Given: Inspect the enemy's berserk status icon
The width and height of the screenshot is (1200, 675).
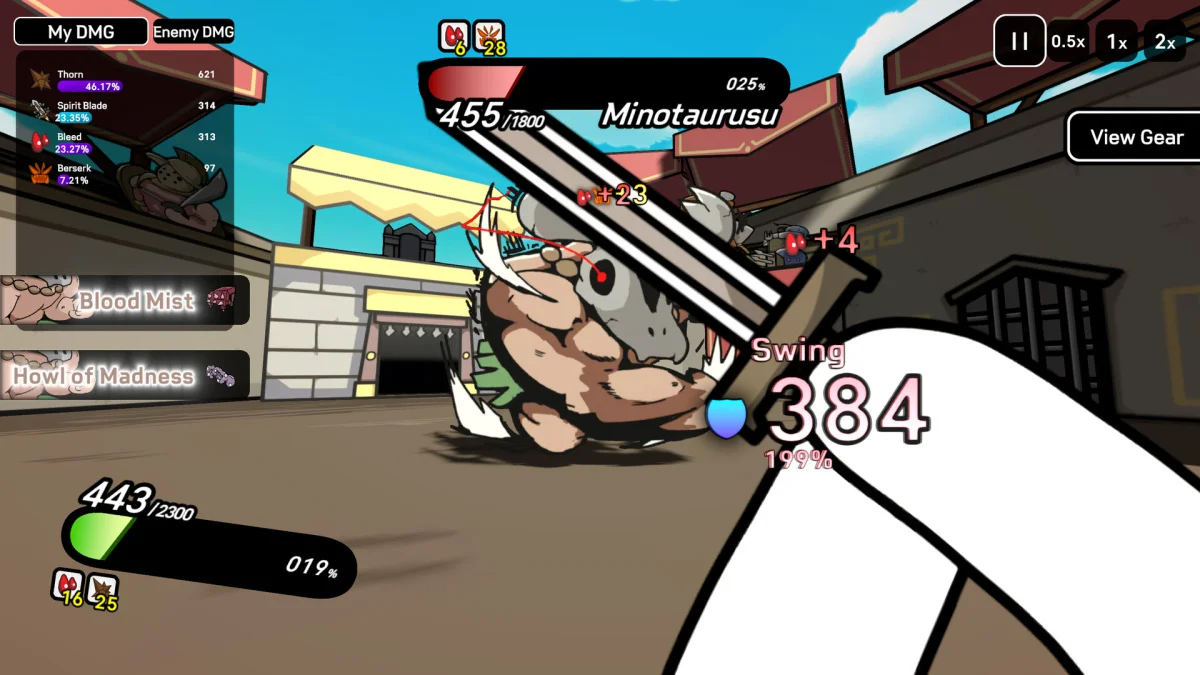Looking at the screenshot, I should (488, 36).
